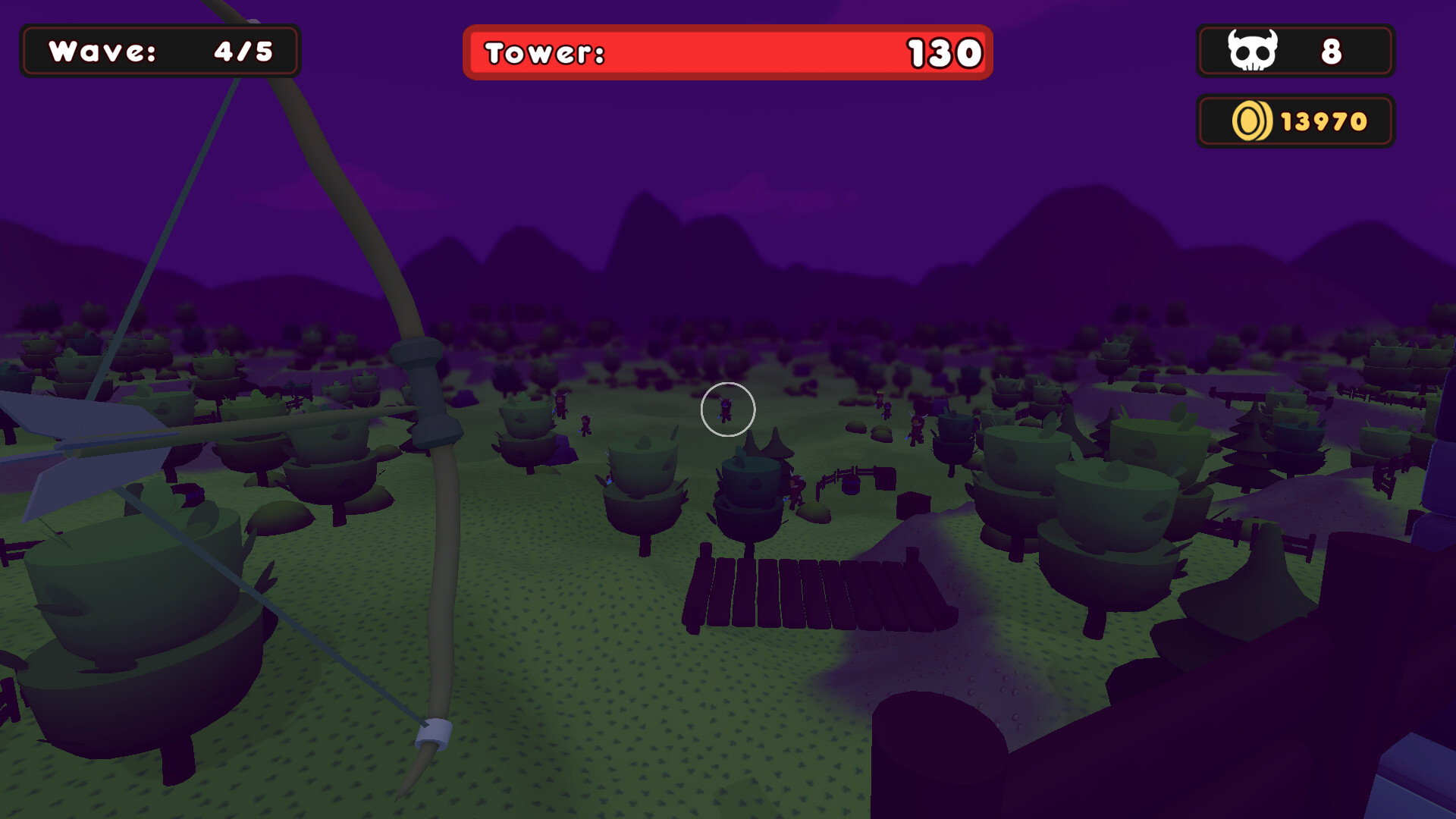Target the enemy near the central fence

coord(796,489)
